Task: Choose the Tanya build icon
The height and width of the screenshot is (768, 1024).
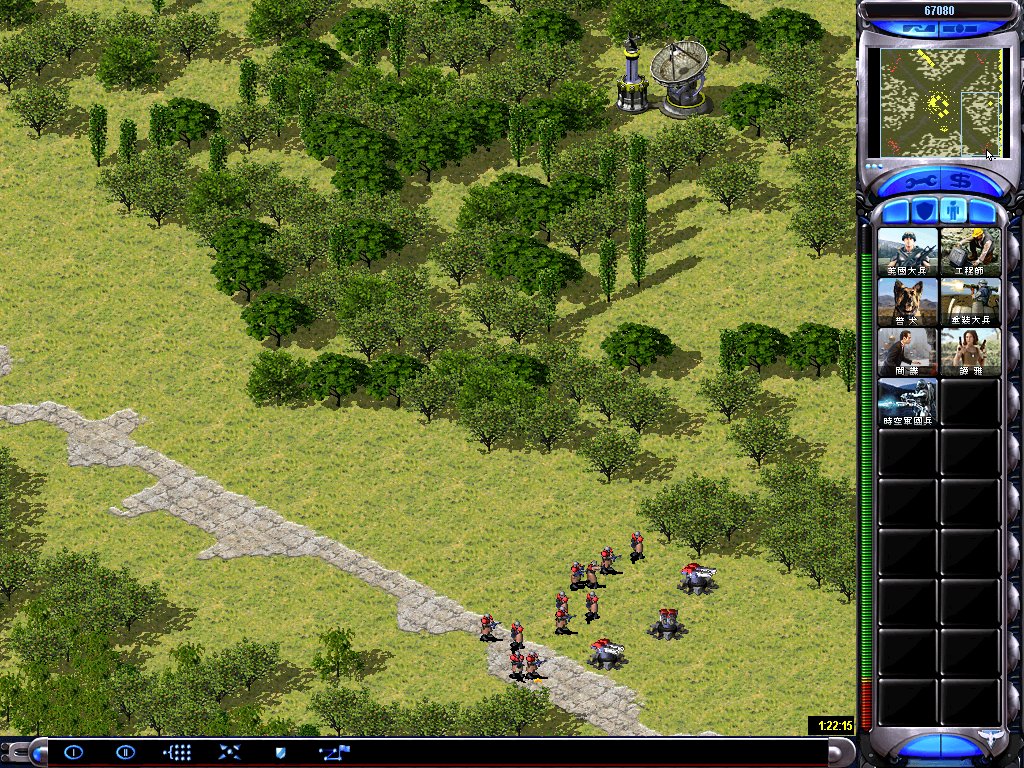Action: 970,352
